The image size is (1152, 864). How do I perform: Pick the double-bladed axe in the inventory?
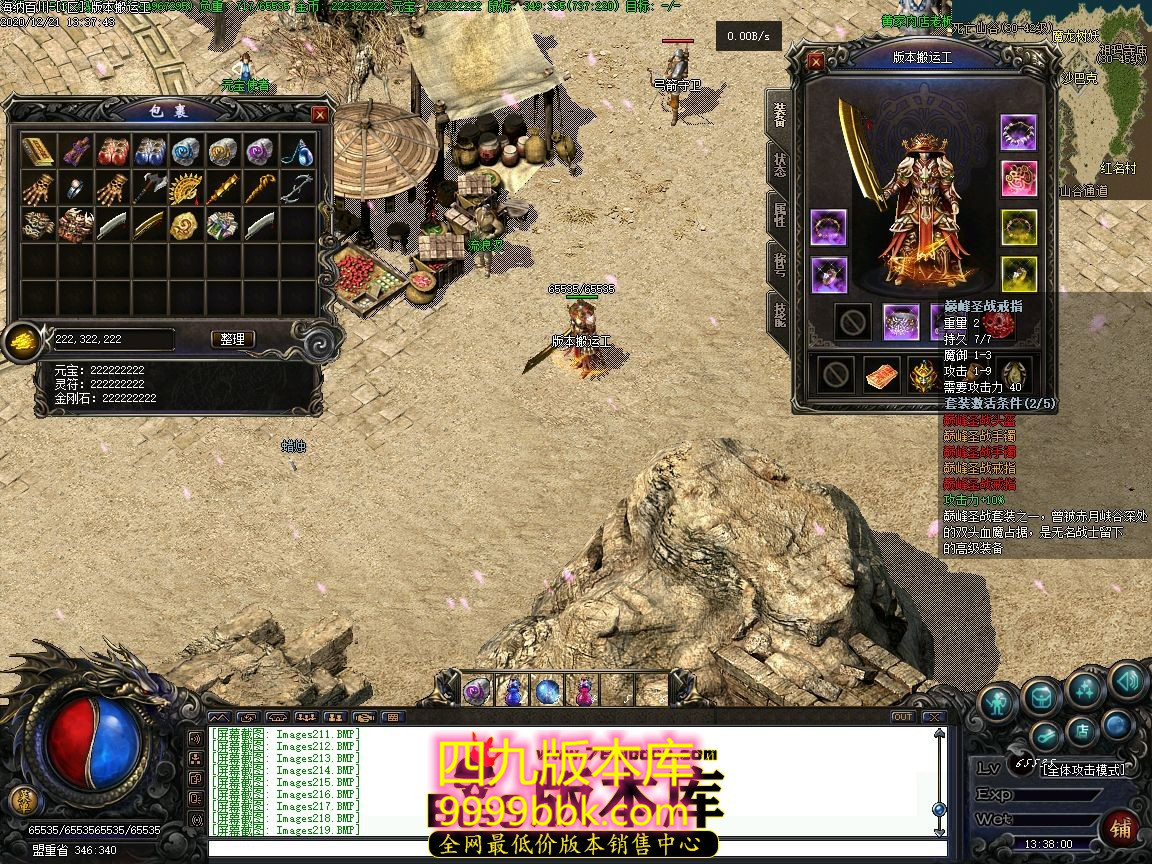[x=149, y=188]
